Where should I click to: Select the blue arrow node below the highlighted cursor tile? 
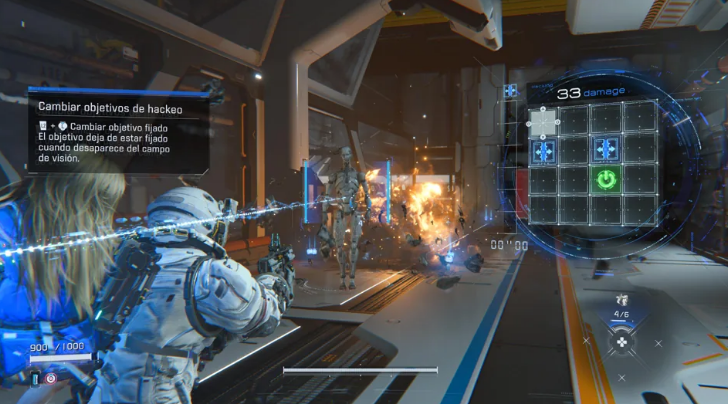(x=544, y=151)
